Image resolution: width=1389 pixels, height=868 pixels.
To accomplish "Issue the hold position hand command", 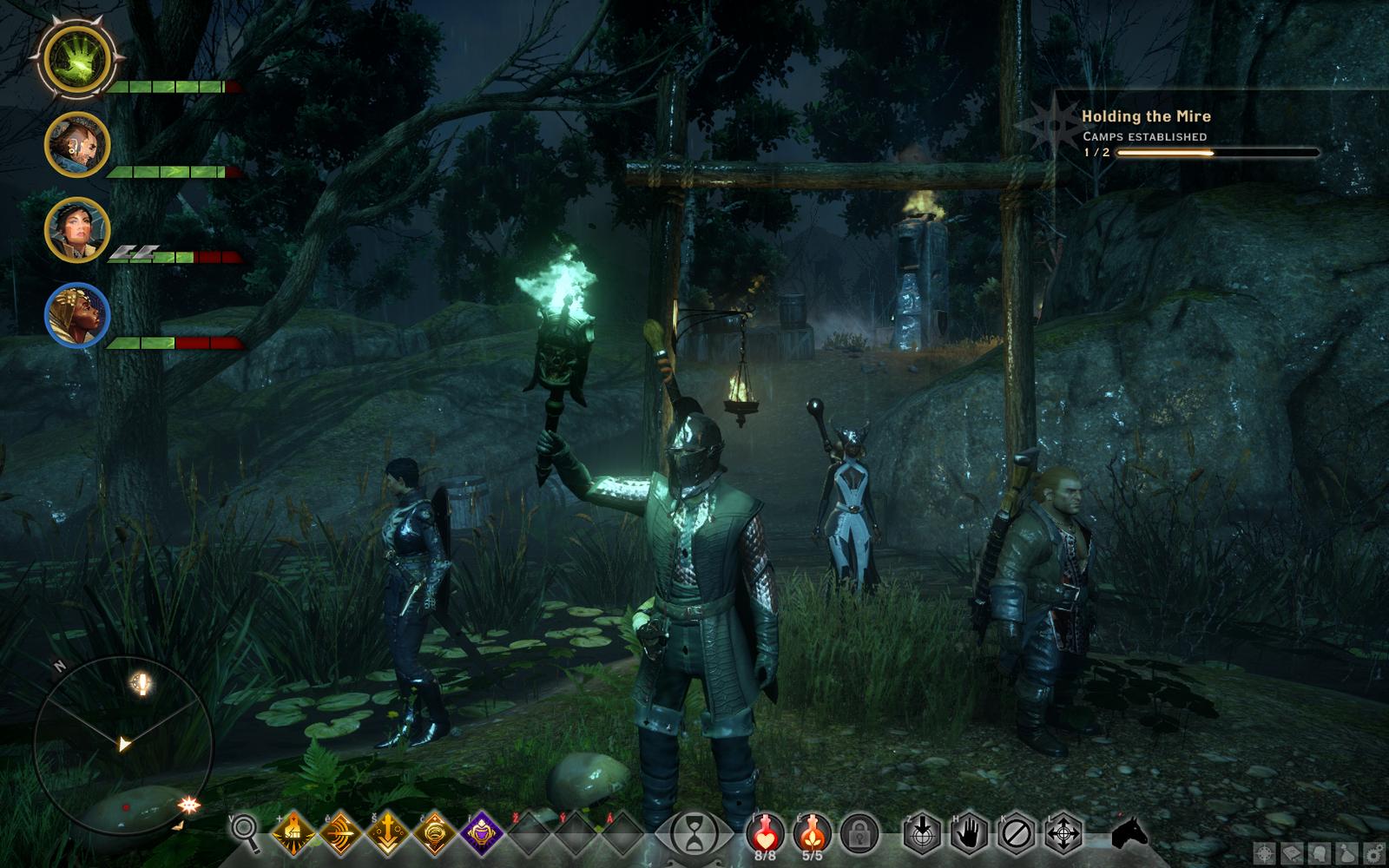I will 969,833.
